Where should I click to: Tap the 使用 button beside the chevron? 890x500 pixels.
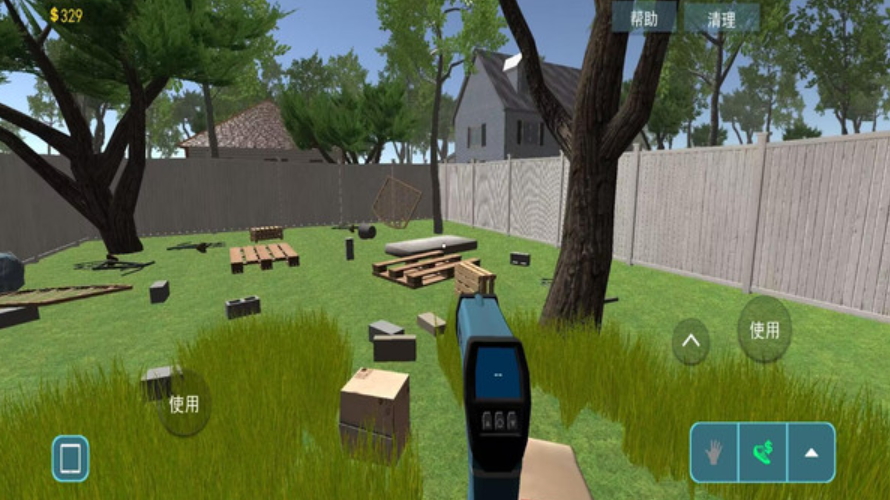764,329
